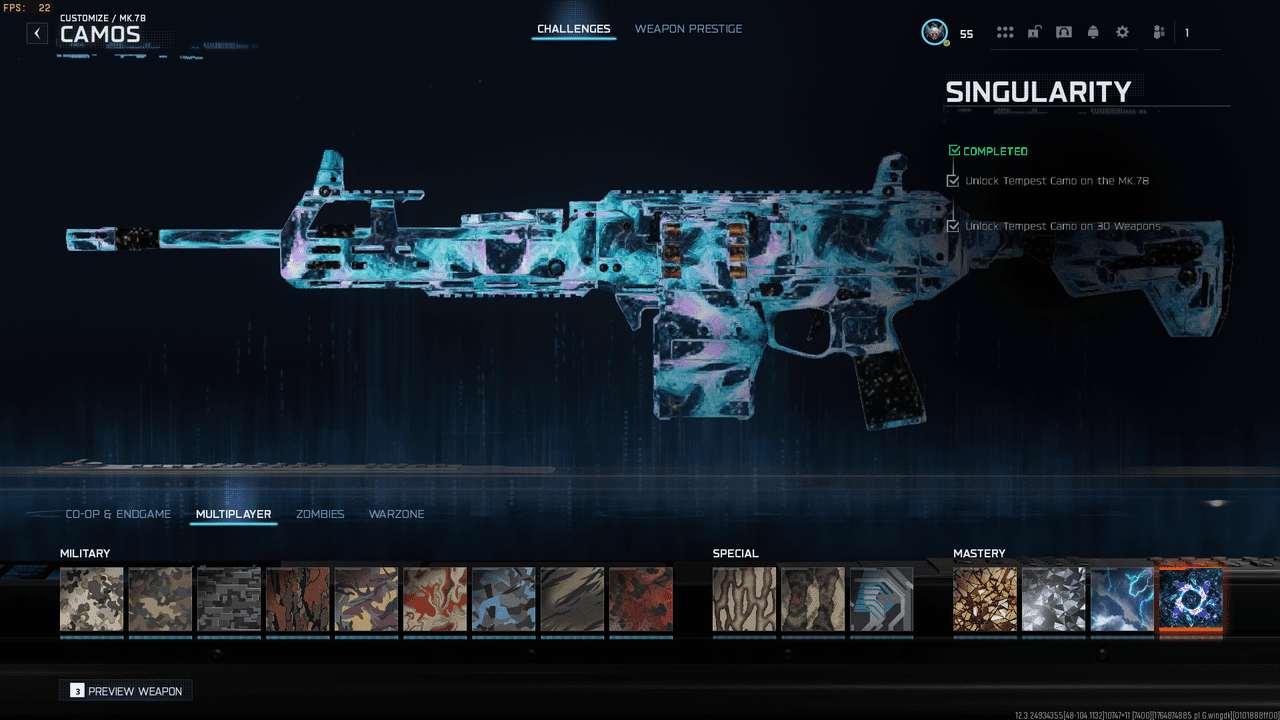The height and width of the screenshot is (720, 1280).
Task: Click the back arrow to exit Camos
Action: pyautogui.click(x=37, y=33)
